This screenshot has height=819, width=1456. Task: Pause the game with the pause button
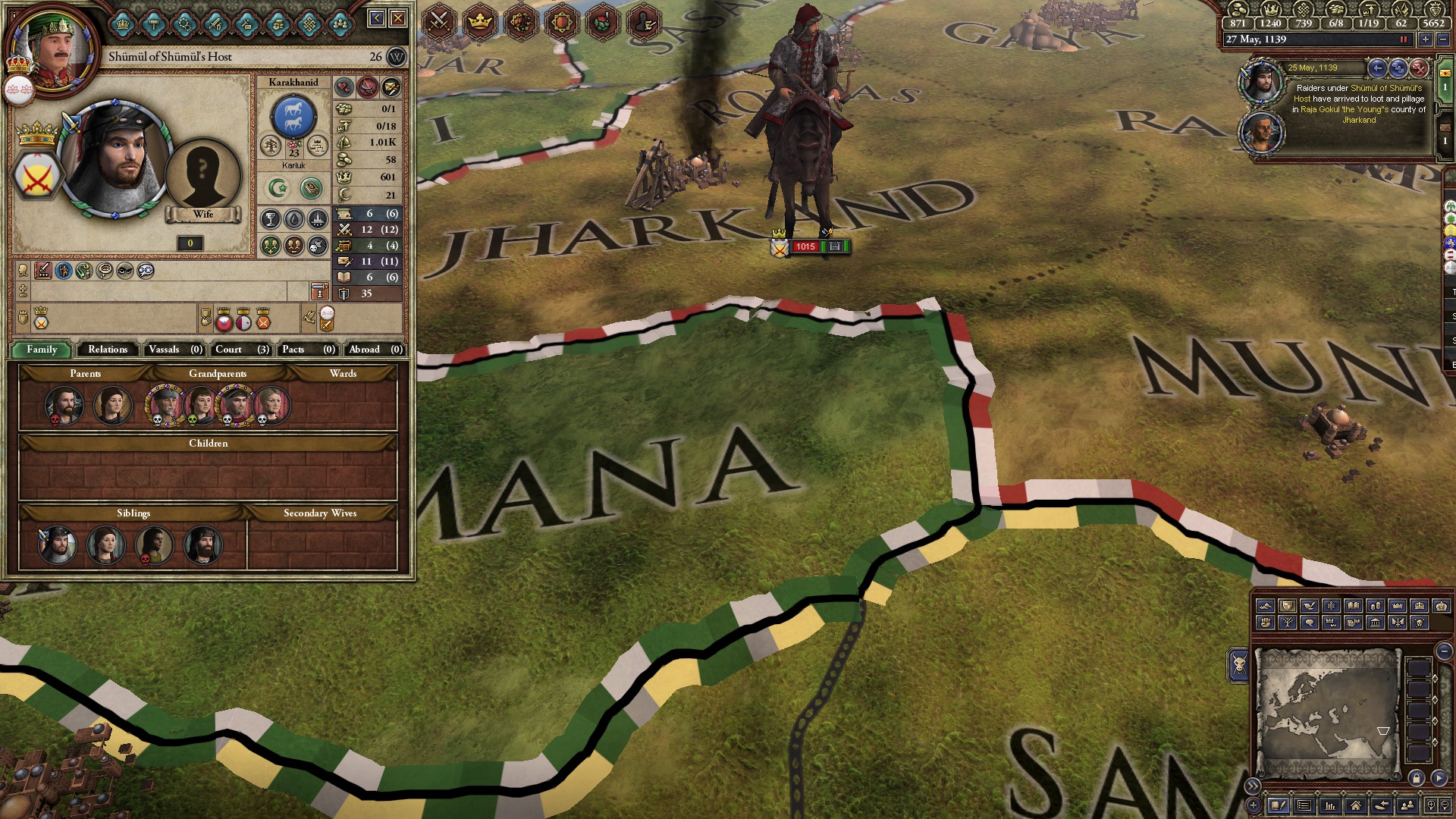(1404, 39)
